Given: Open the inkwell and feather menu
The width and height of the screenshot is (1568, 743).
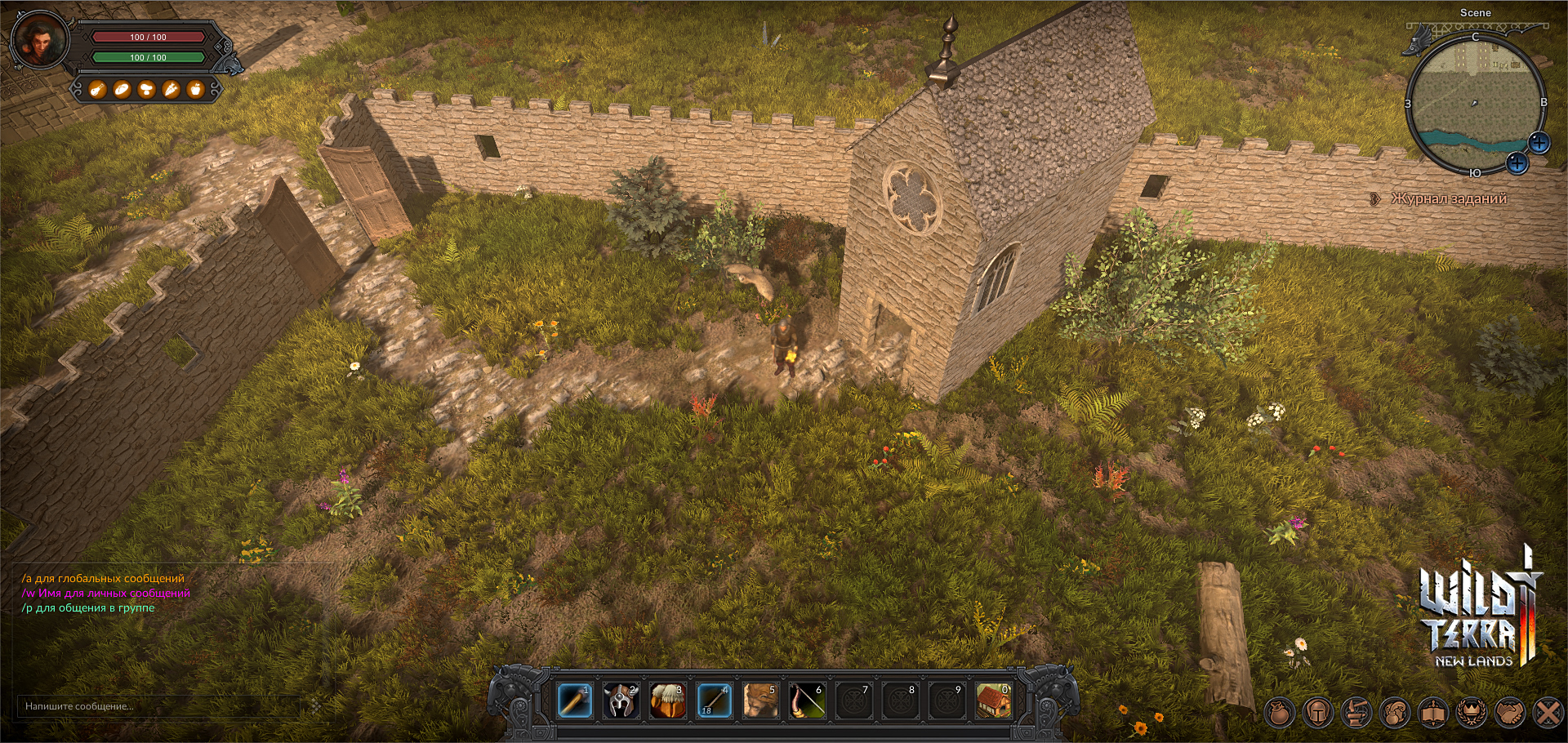Looking at the screenshot, I should tap(1395, 713).
